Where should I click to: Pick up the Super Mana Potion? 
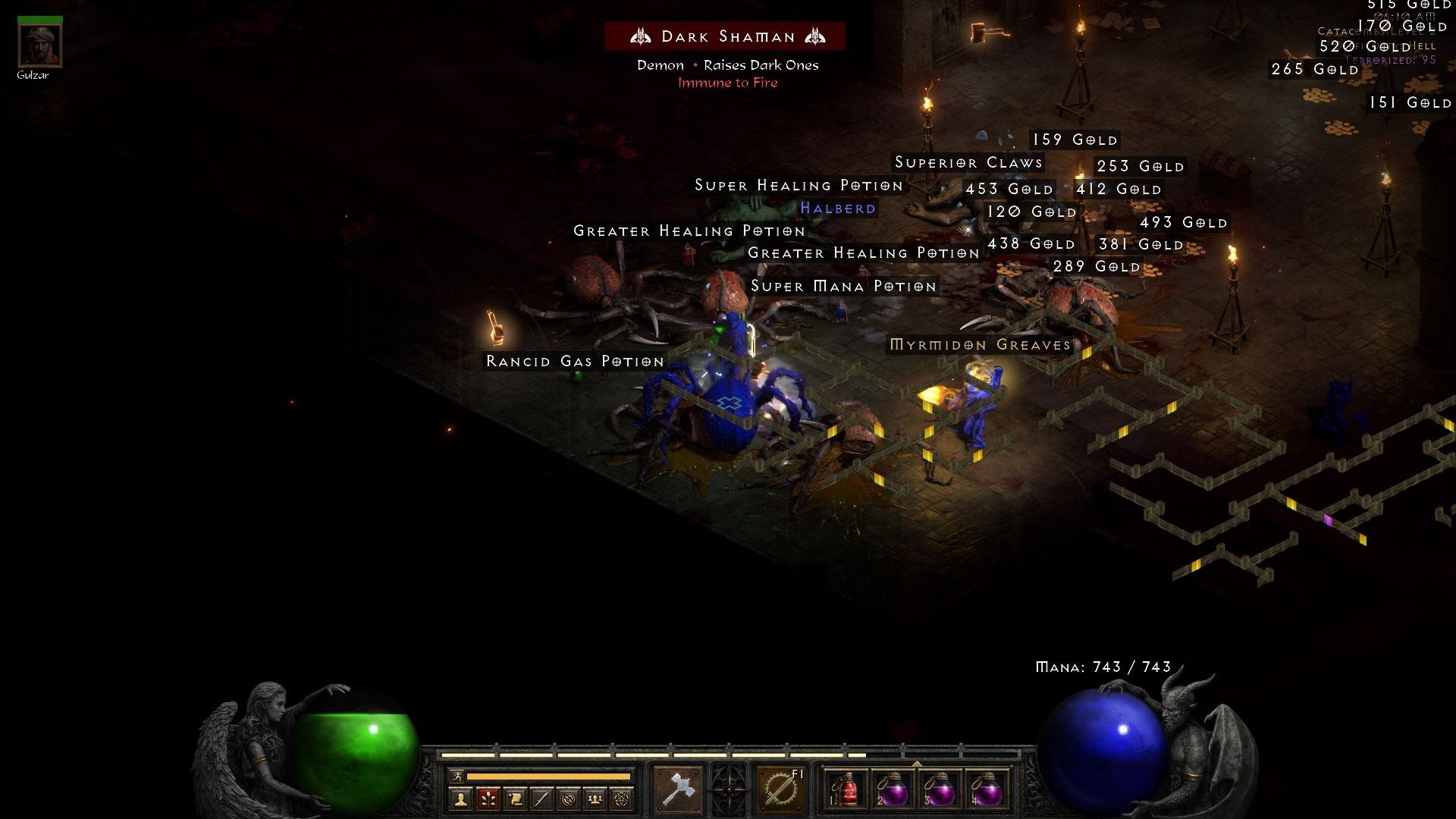pyautogui.click(x=843, y=287)
